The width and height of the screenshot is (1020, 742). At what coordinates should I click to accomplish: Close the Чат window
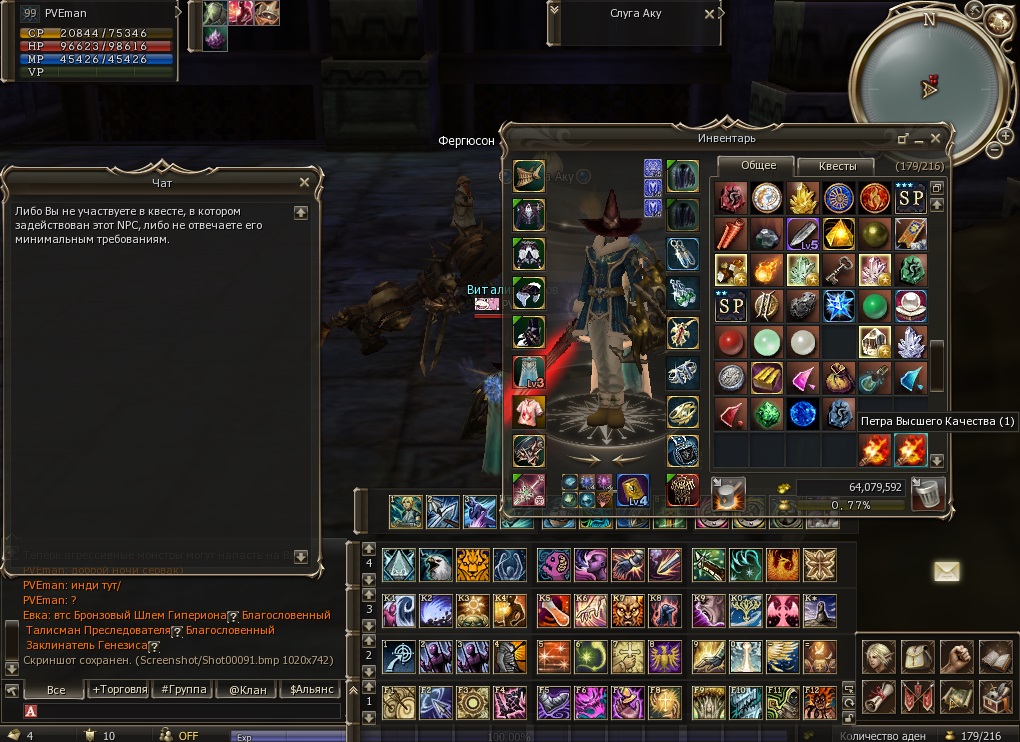click(304, 182)
